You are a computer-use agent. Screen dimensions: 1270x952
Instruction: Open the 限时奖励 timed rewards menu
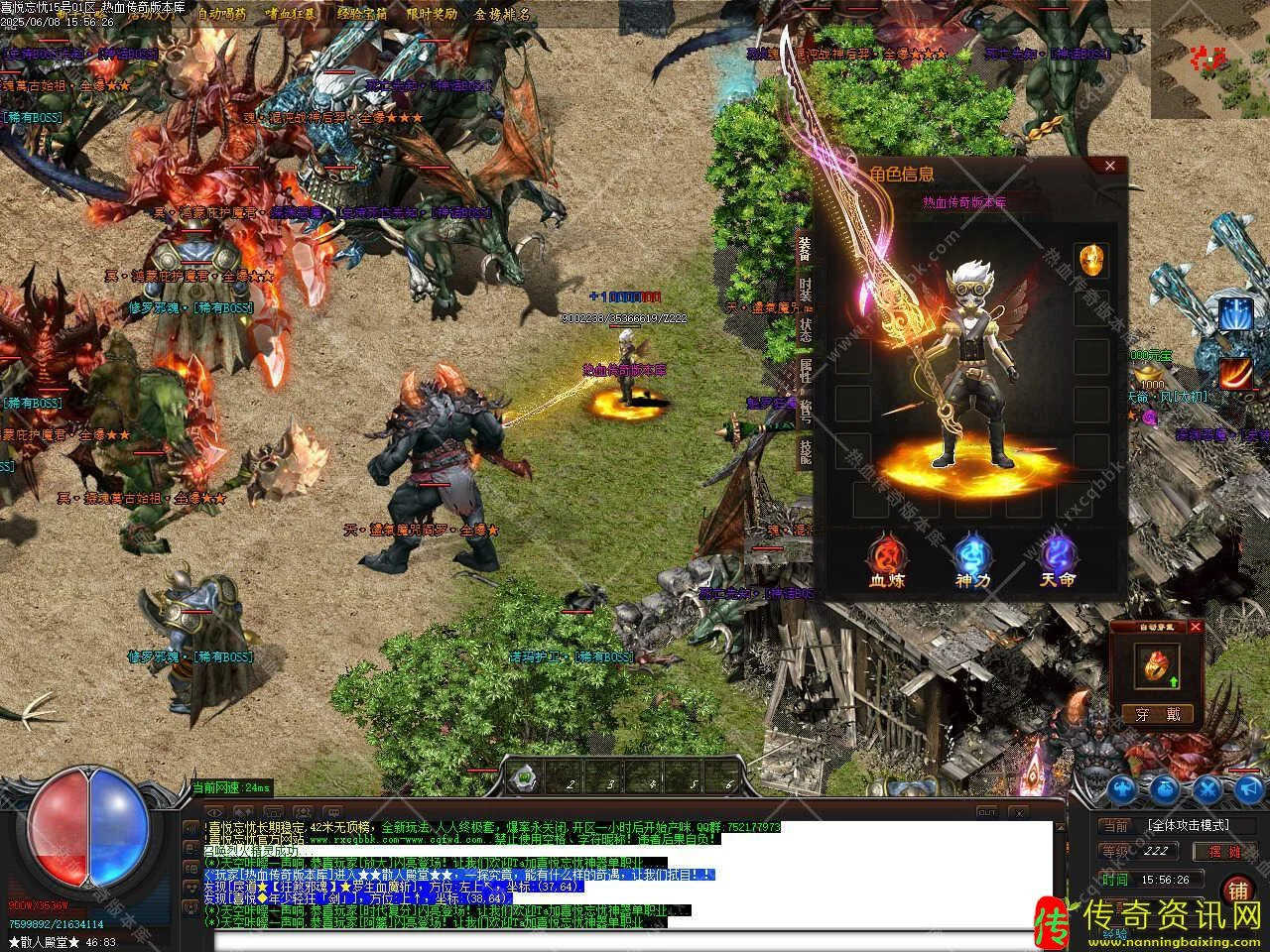[432, 14]
